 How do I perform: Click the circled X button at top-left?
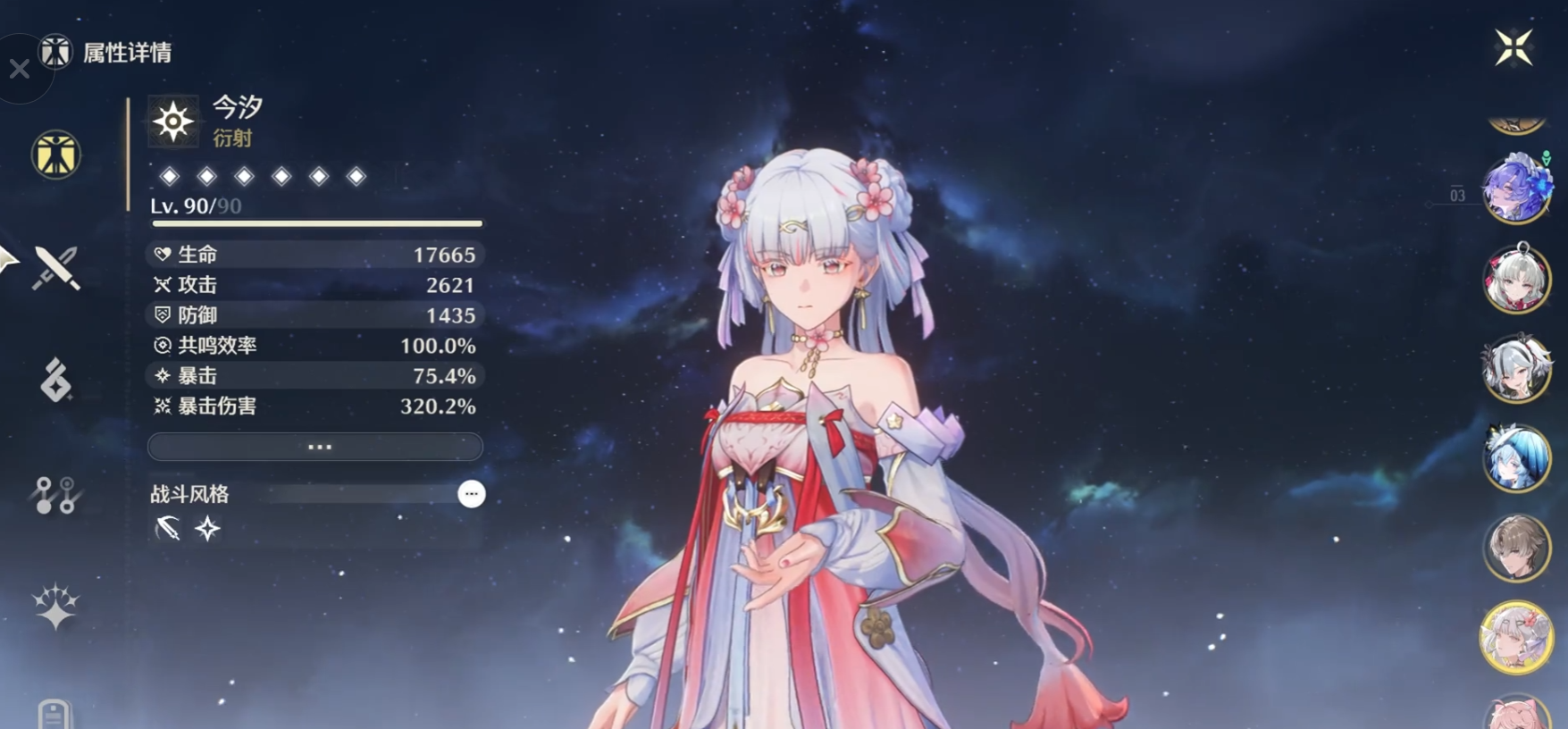click(x=20, y=69)
